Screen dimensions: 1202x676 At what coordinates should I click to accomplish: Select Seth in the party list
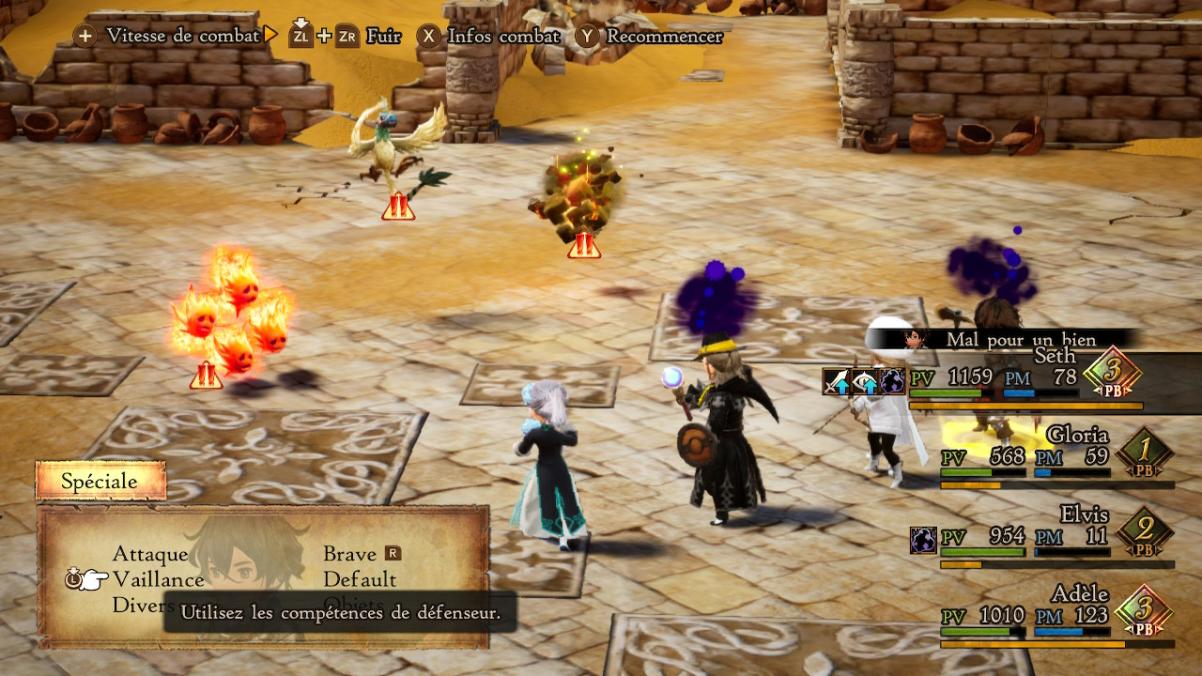(1054, 356)
